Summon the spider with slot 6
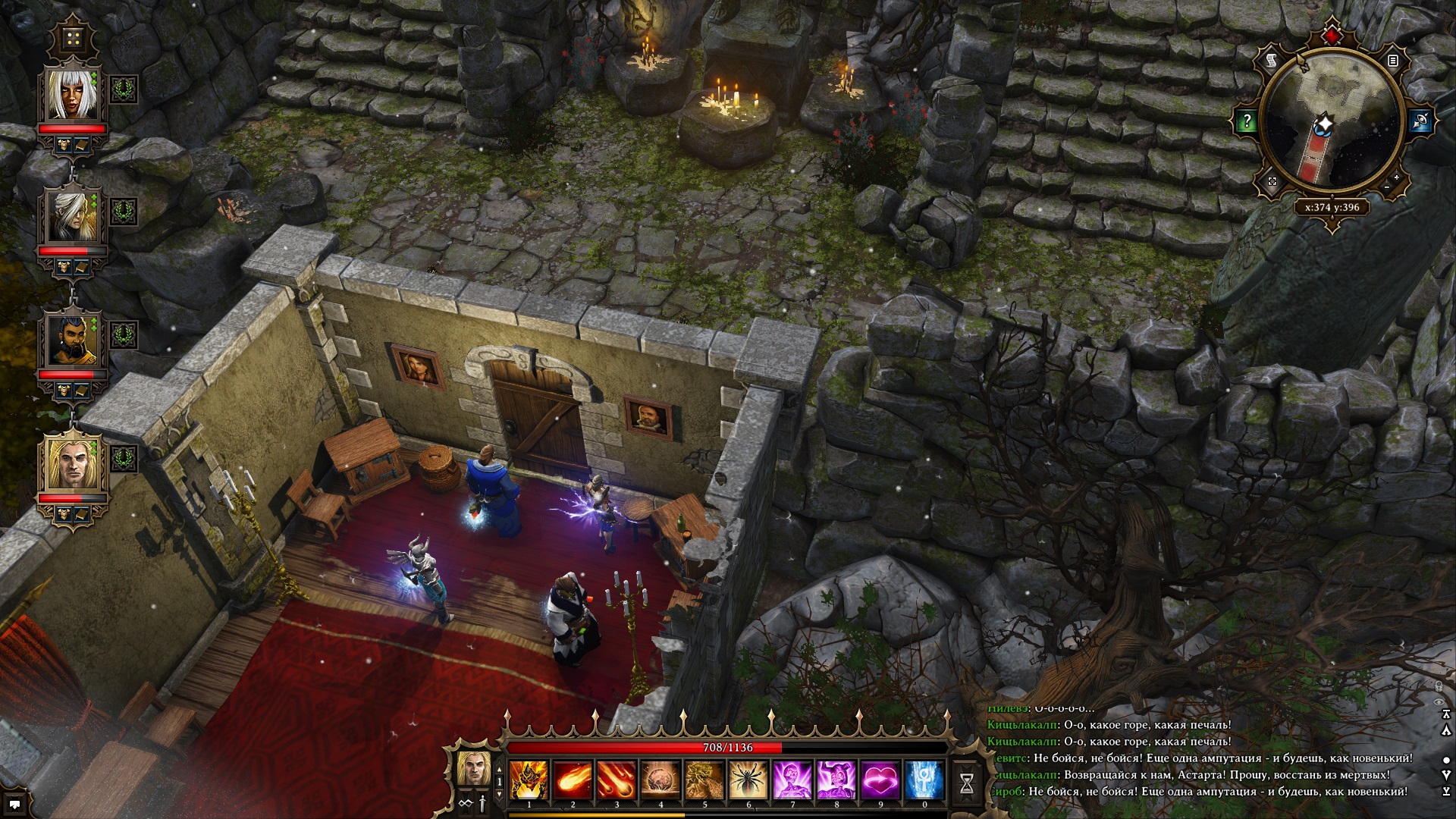The image size is (1456, 819). click(748, 780)
